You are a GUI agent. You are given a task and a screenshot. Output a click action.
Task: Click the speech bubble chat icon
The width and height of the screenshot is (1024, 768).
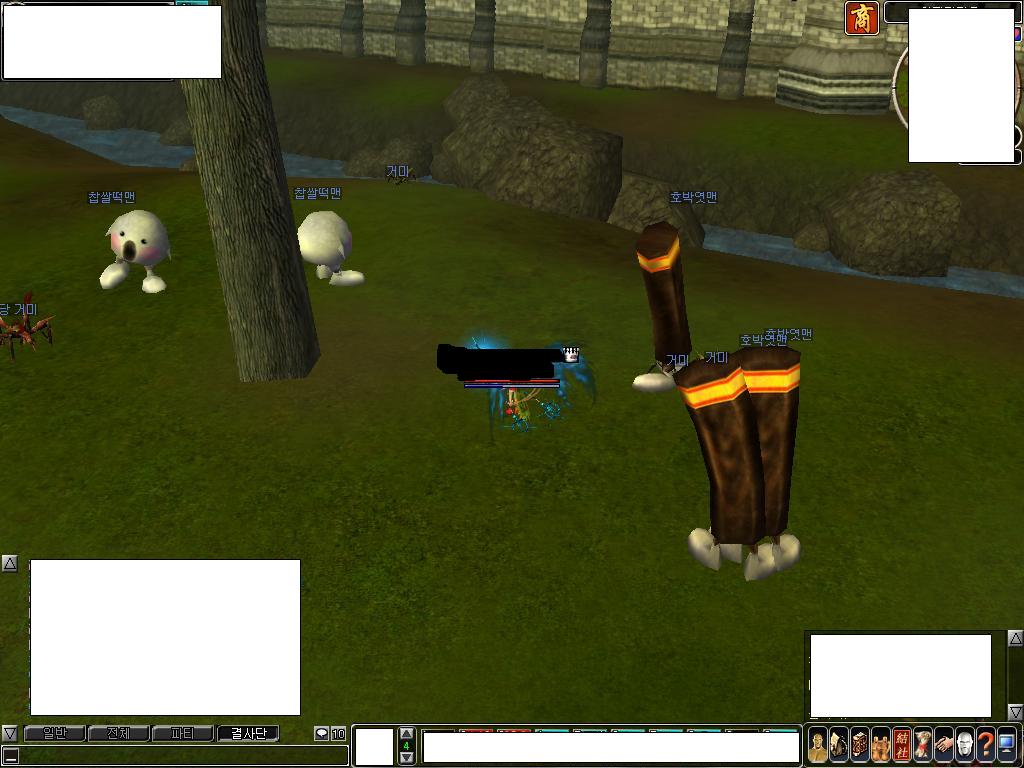322,734
